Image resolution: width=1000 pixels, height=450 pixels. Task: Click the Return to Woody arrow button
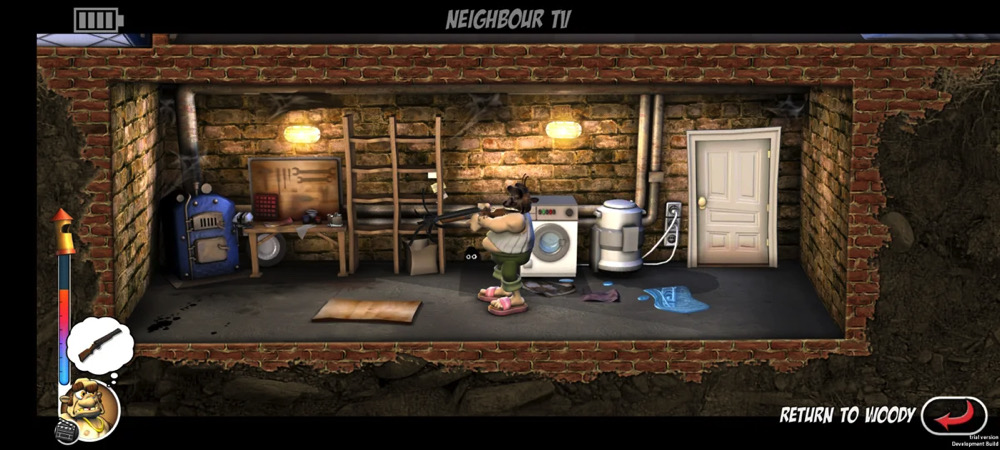pos(953,415)
